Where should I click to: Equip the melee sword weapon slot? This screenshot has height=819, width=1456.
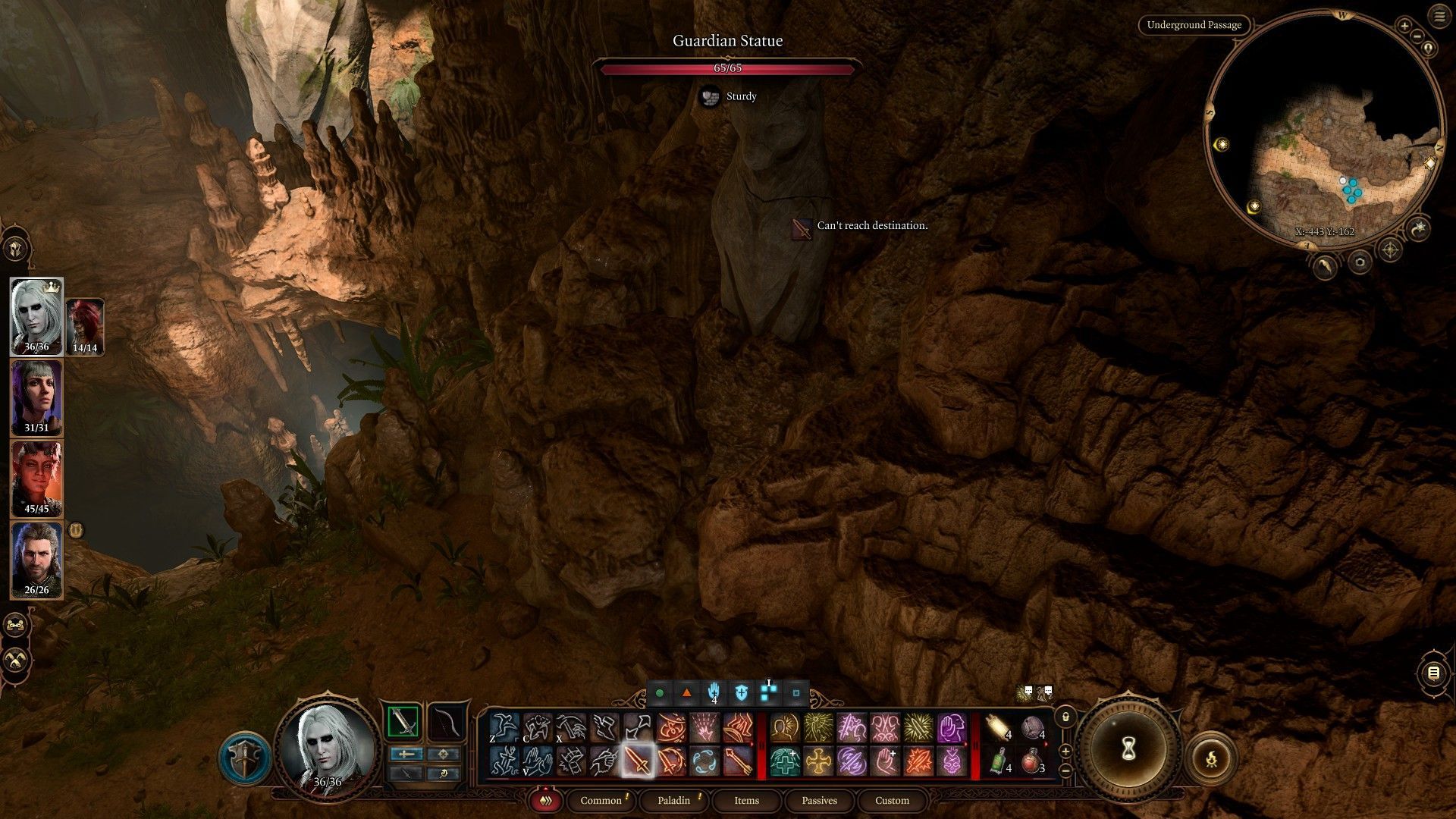tap(403, 722)
